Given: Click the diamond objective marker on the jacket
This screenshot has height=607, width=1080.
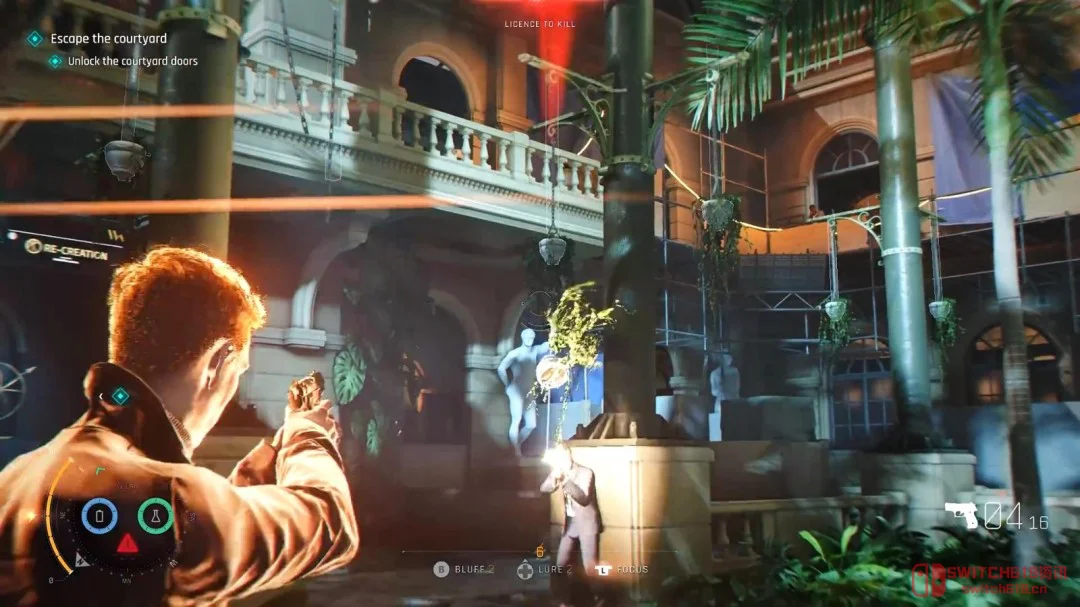Looking at the screenshot, I should (x=120, y=396).
